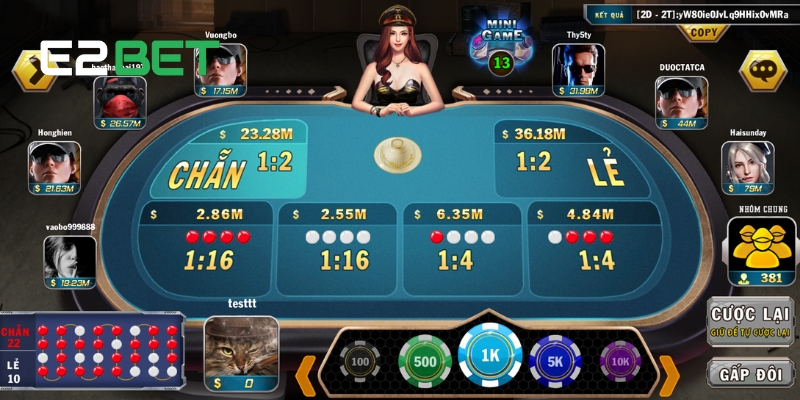Select the 100 chip
The width and height of the screenshot is (800, 400).
(361, 363)
